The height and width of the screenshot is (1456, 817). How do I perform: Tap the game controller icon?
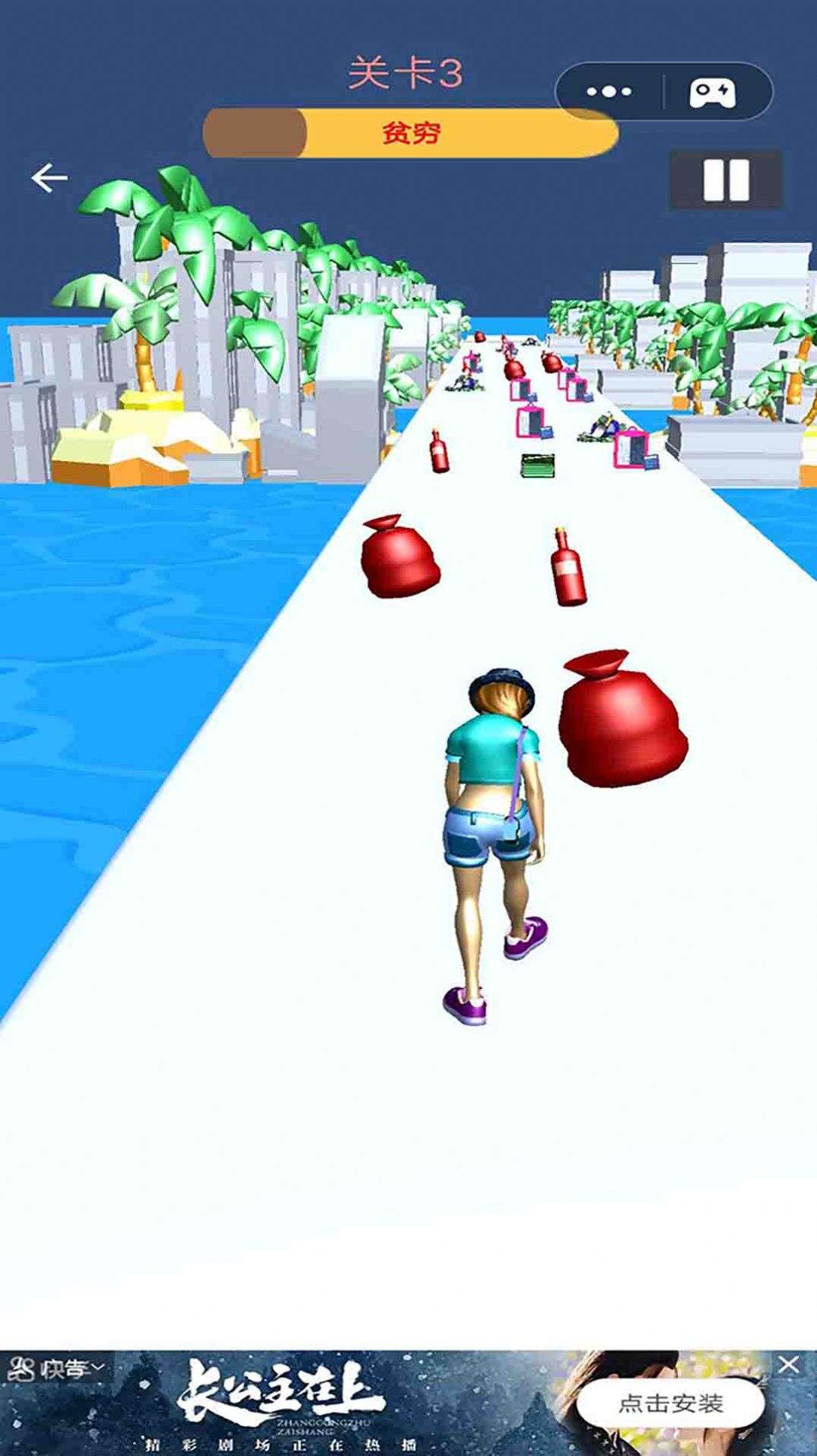coord(712,92)
